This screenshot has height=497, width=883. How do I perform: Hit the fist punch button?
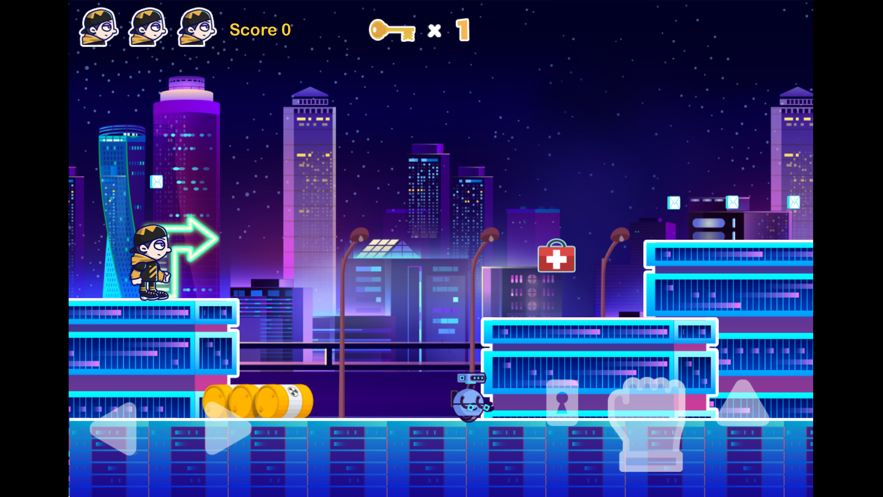[x=647, y=421]
